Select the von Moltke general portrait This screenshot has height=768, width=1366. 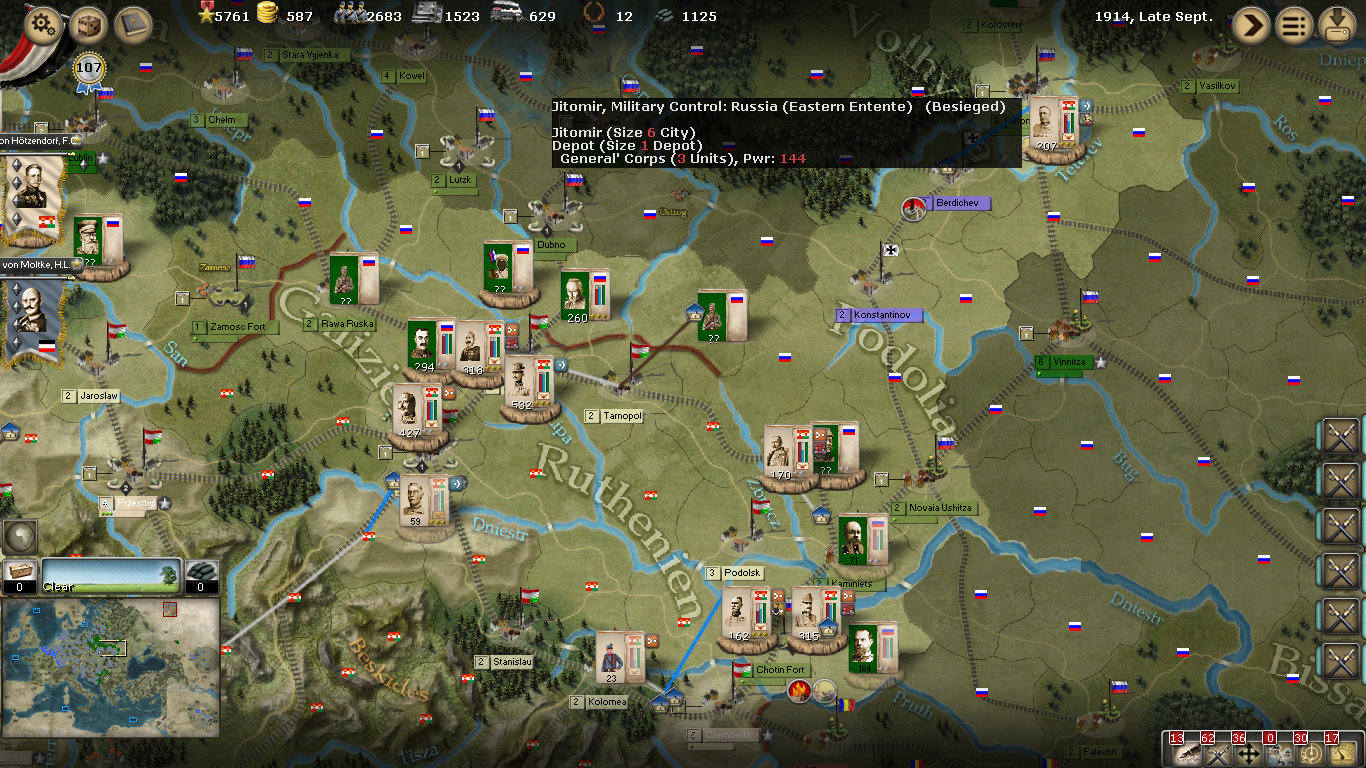(33, 318)
